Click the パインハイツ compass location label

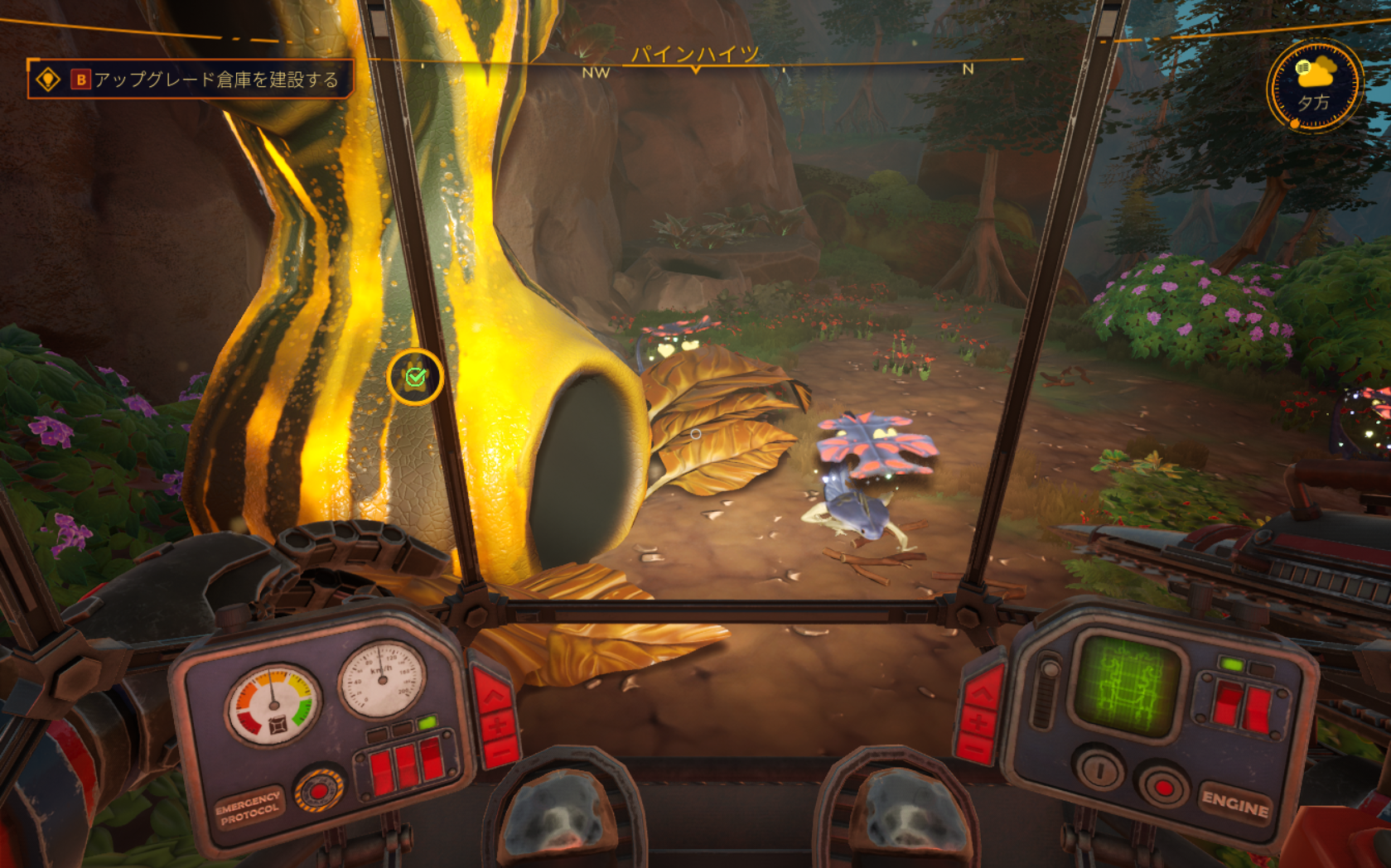pos(695,55)
